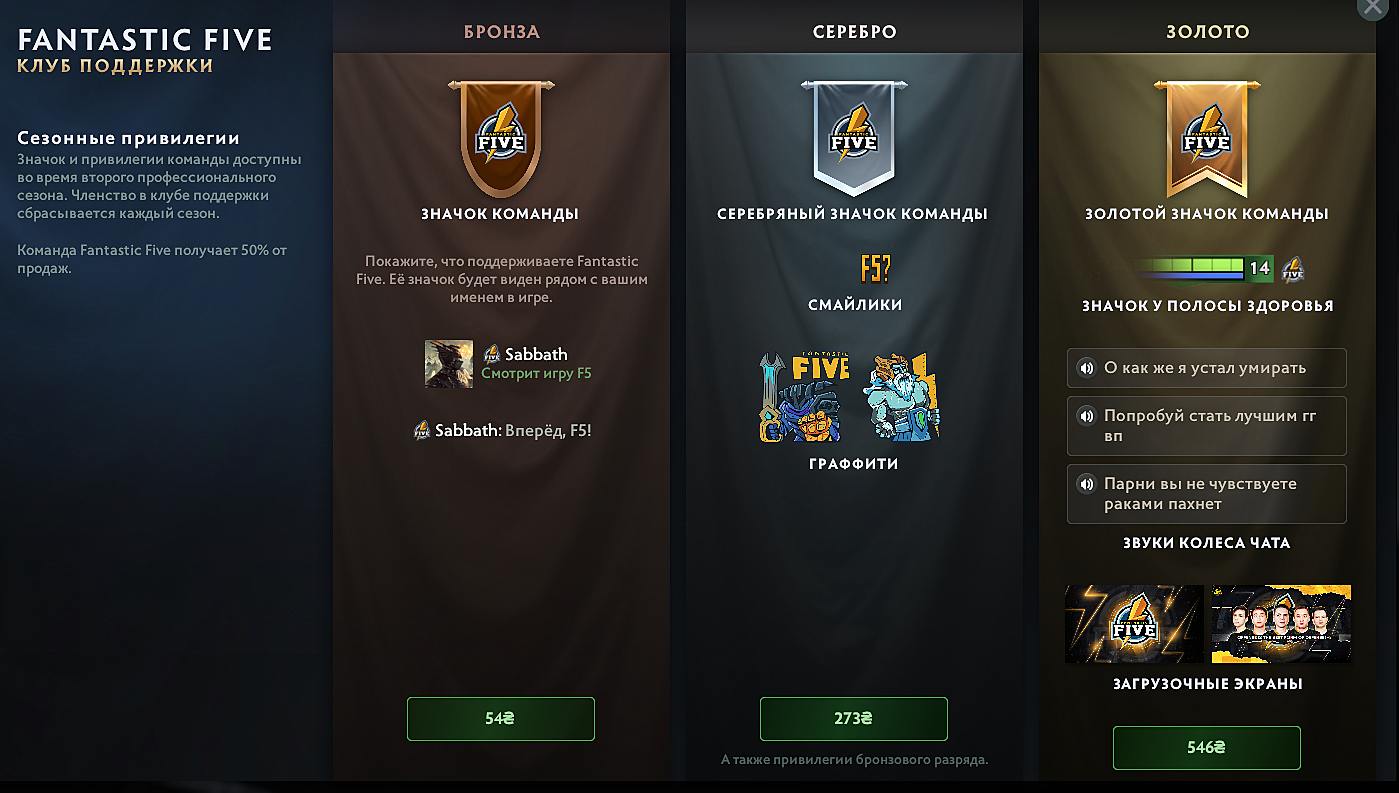Click the silver team badge banner
The height and width of the screenshot is (793, 1399).
pos(854,138)
